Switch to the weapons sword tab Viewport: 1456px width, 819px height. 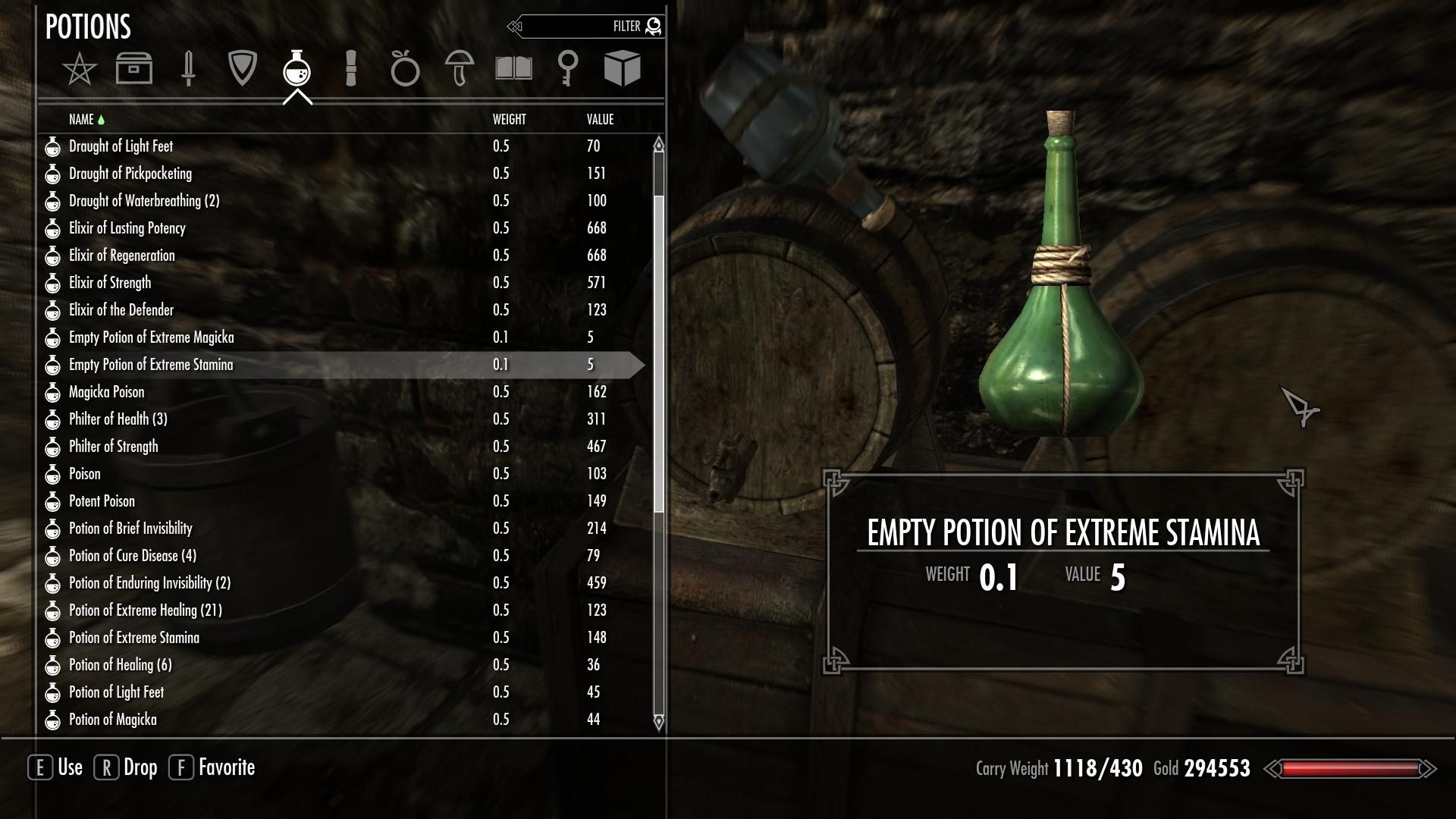(x=188, y=69)
